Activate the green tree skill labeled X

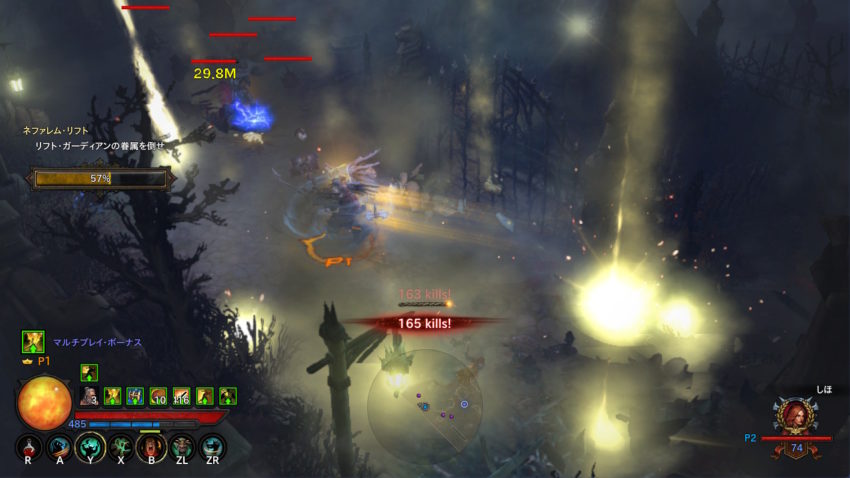point(121,446)
